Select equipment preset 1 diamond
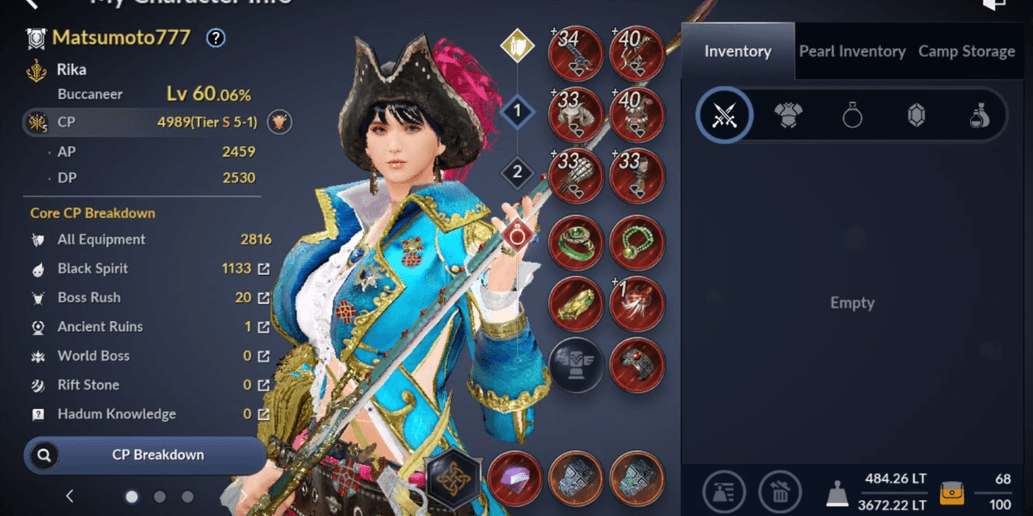This screenshot has width=1033, height=516. pos(517,111)
